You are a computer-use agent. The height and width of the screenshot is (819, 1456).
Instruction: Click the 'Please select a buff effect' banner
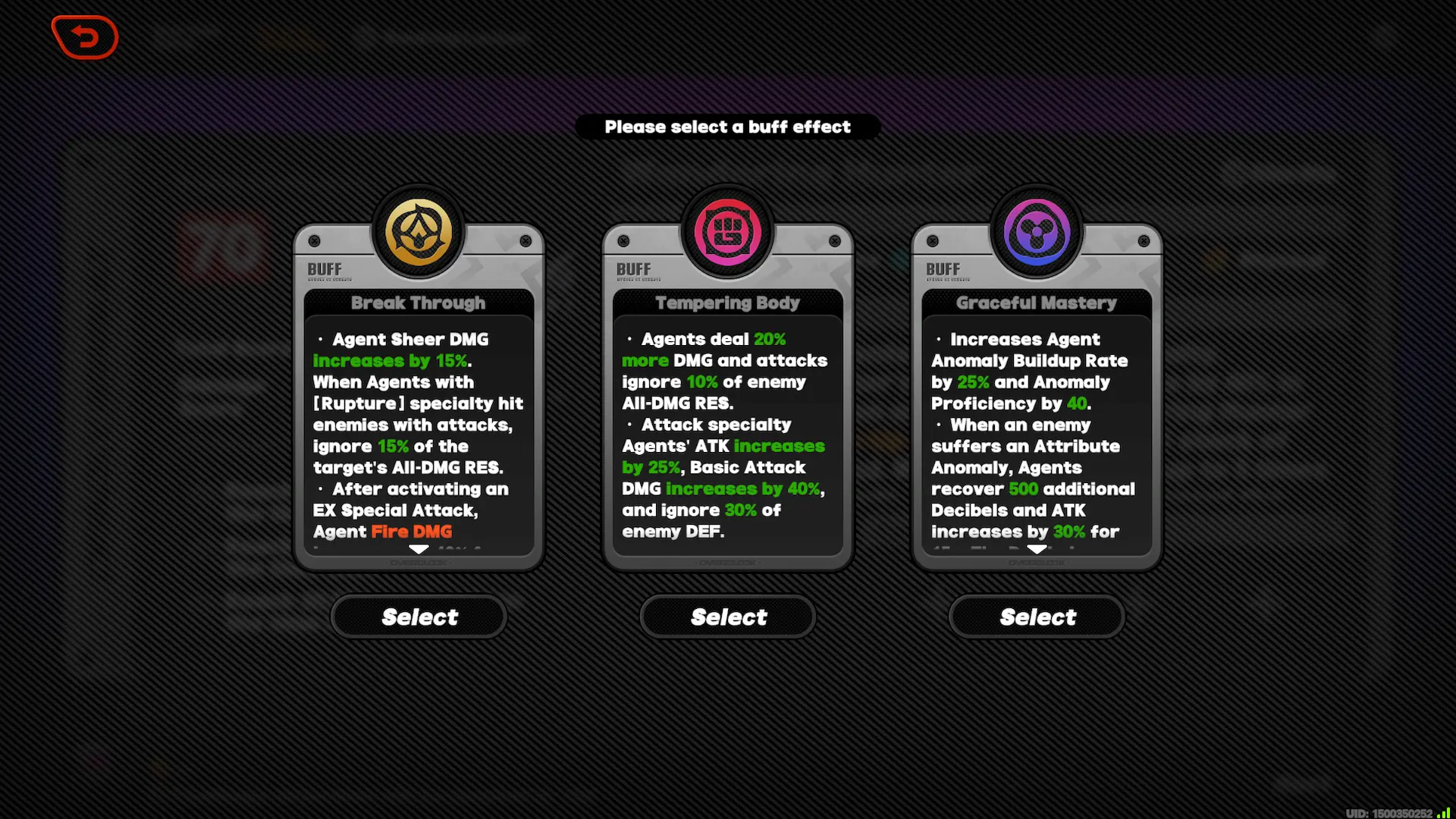click(727, 127)
